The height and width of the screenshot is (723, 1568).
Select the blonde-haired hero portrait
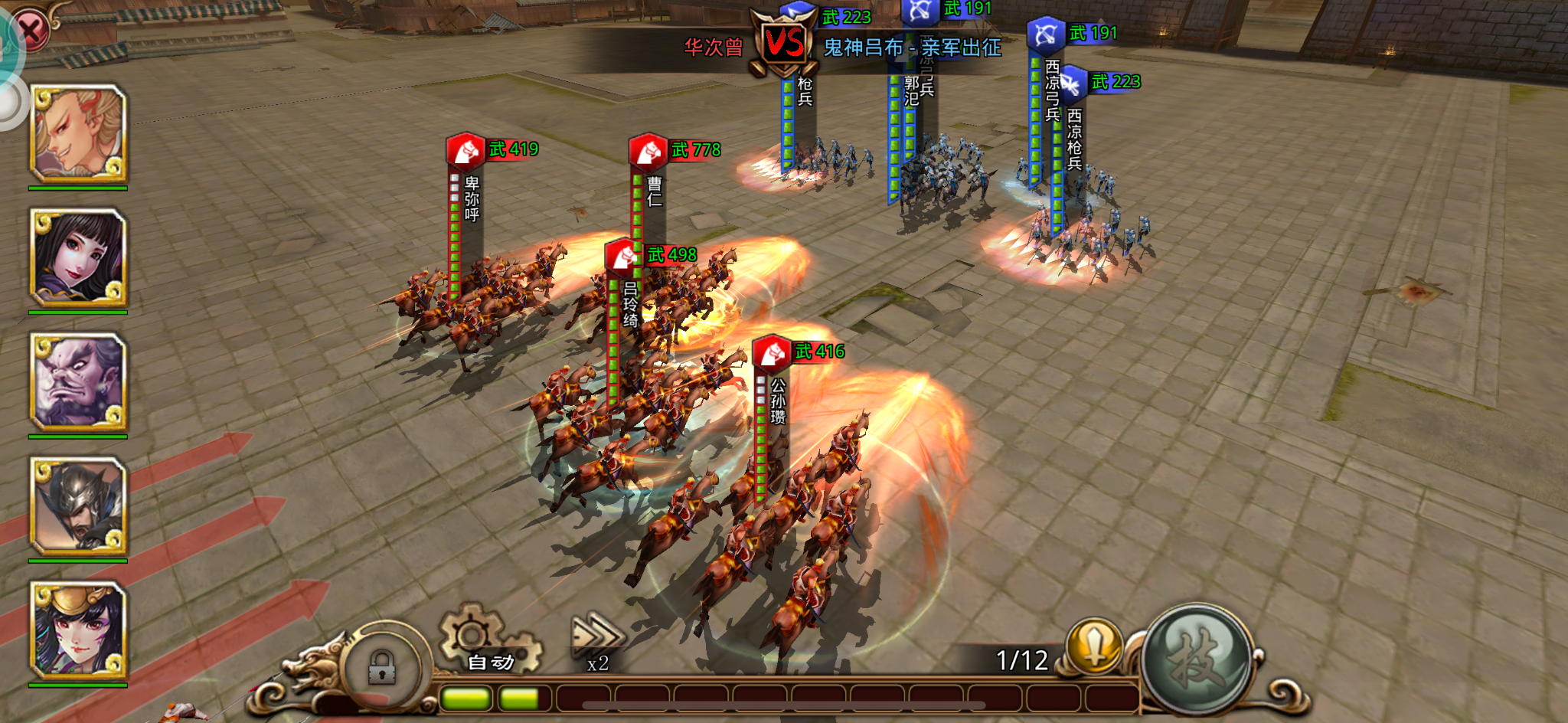pos(77,133)
